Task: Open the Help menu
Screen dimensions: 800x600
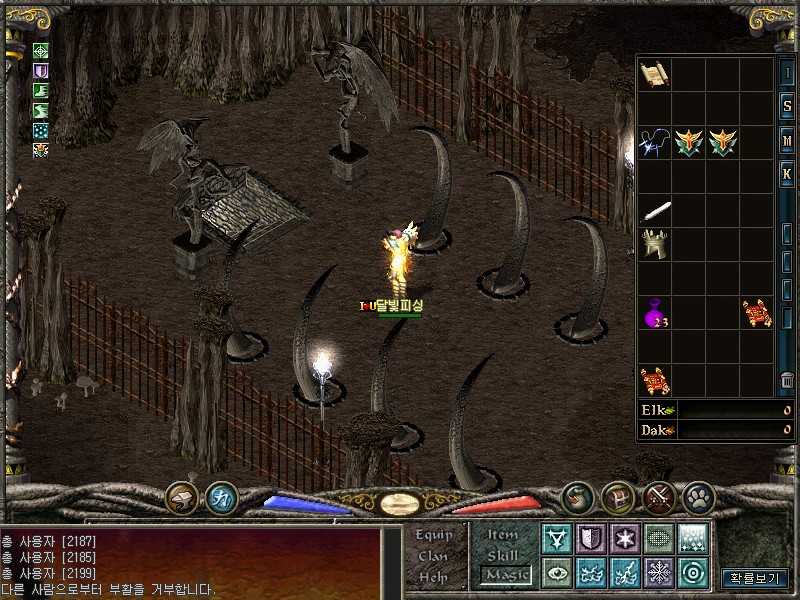Action: pyautogui.click(x=433, y=577)
